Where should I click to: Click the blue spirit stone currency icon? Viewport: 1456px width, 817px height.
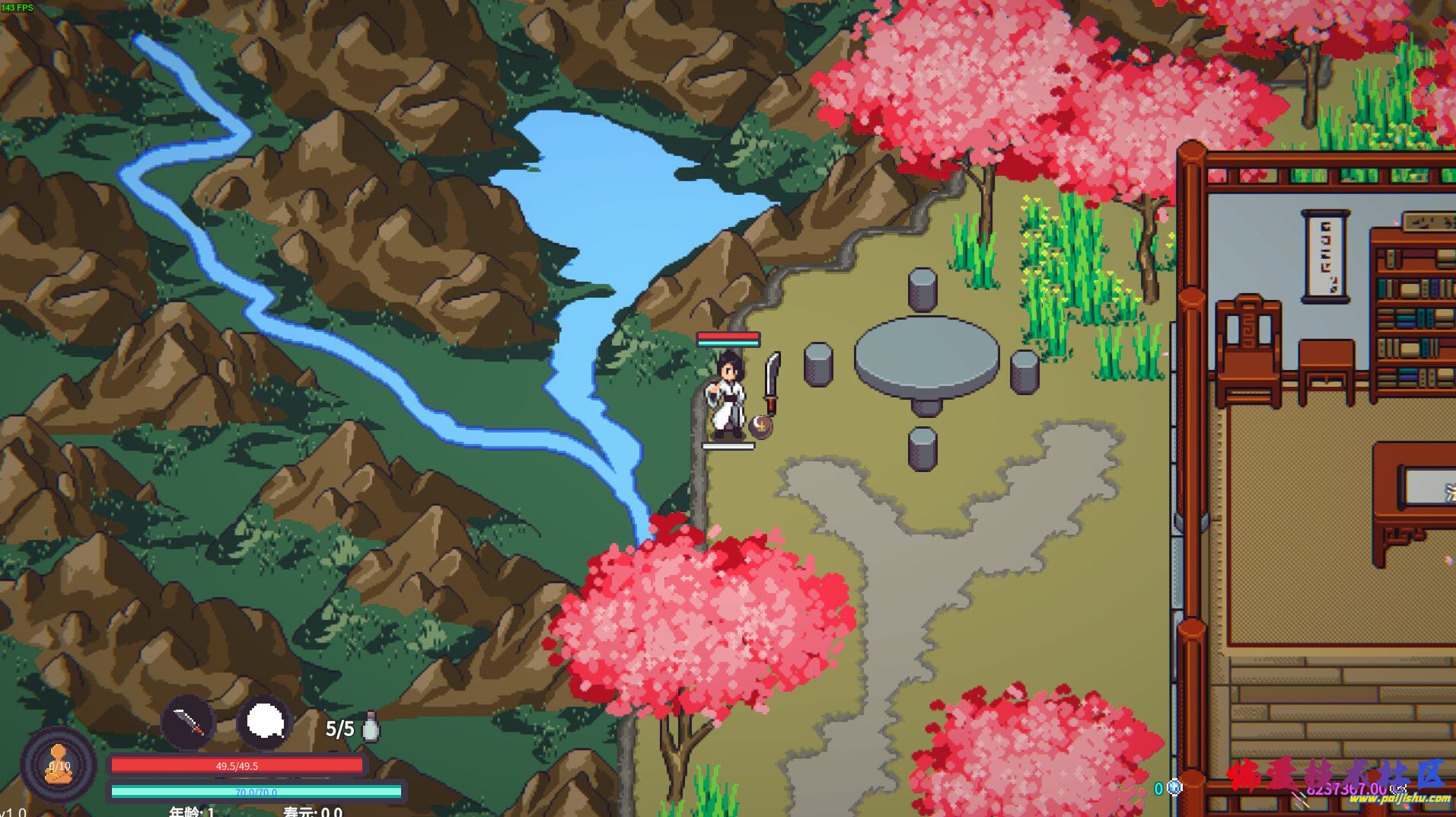pos(1174,787)
